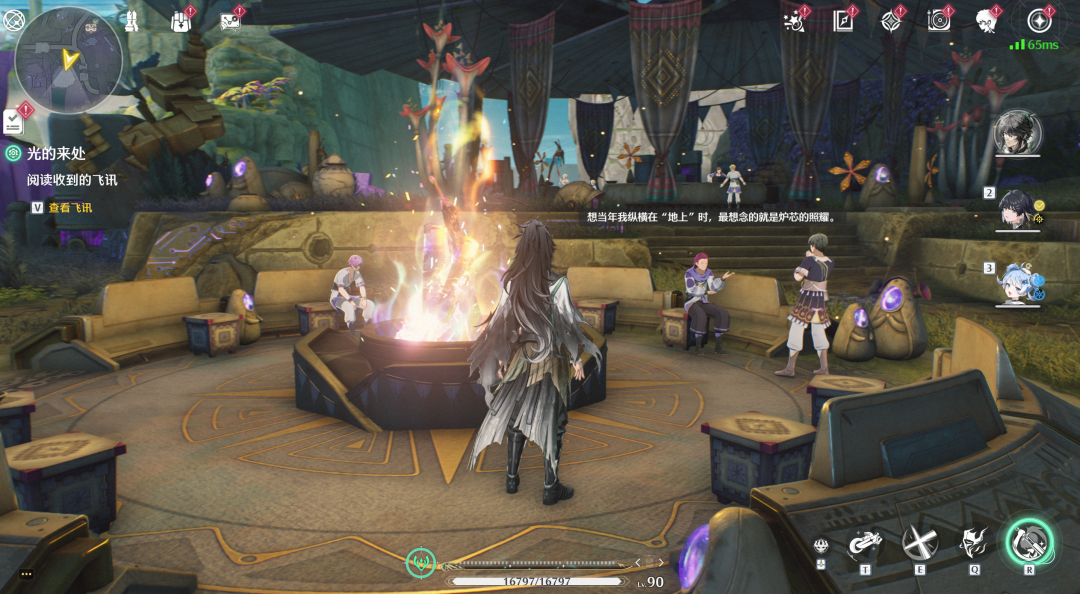1080x594 pixels.
Task: Trigger the masked face echo skill
Action: click(972, 543)
